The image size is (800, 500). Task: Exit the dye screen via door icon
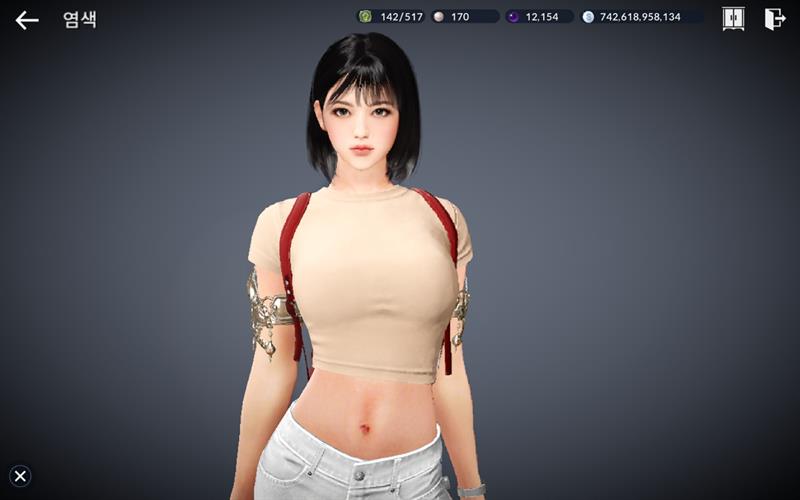point(774,19)
